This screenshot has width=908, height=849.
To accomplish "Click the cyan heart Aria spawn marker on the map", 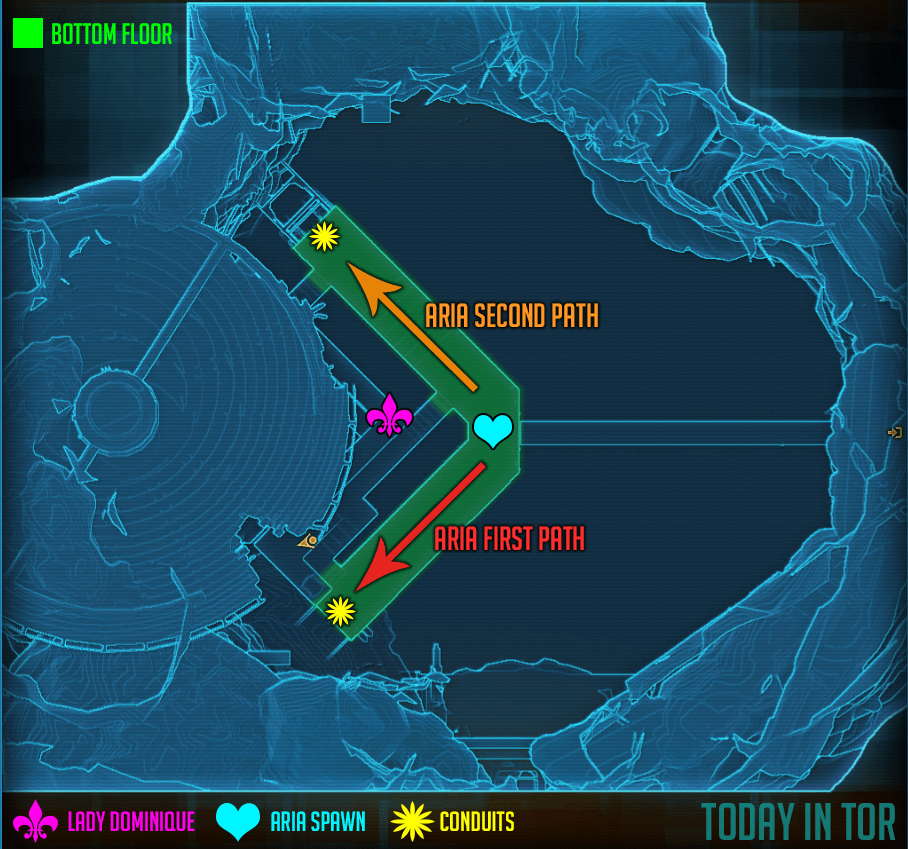I will pos(492,430).
